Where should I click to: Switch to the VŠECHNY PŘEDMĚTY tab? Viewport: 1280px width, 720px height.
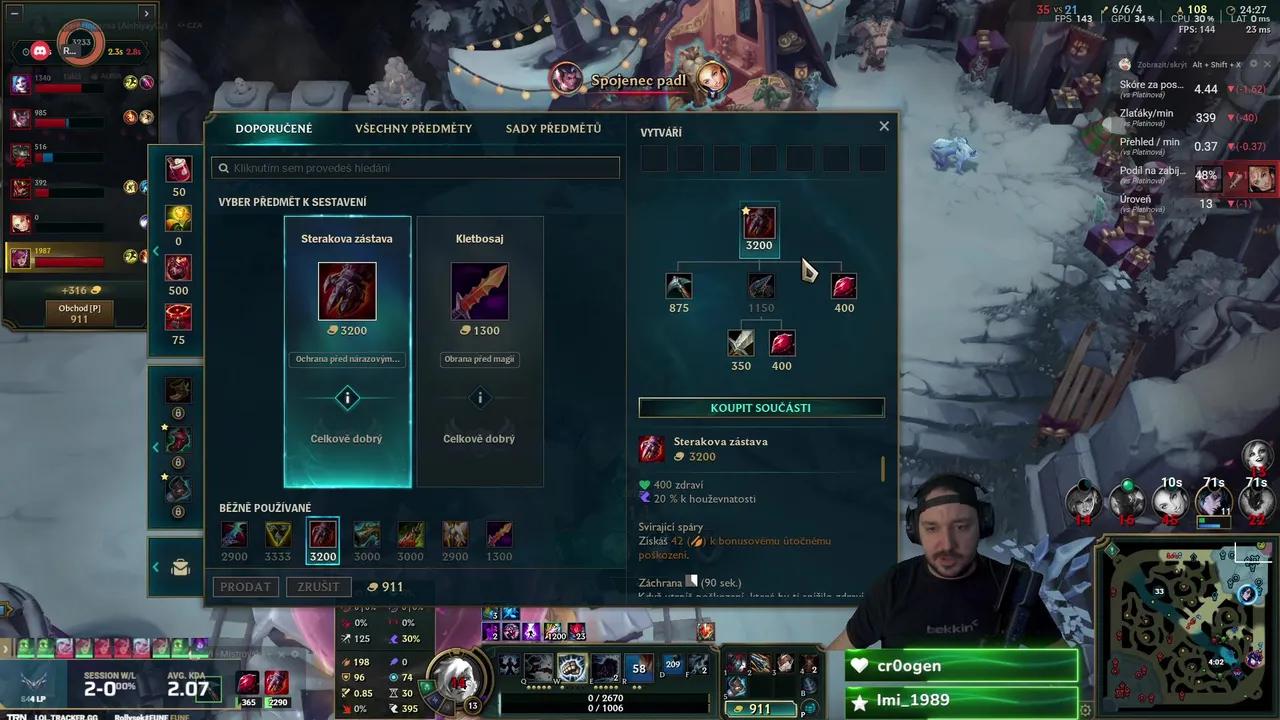(413, 128)
